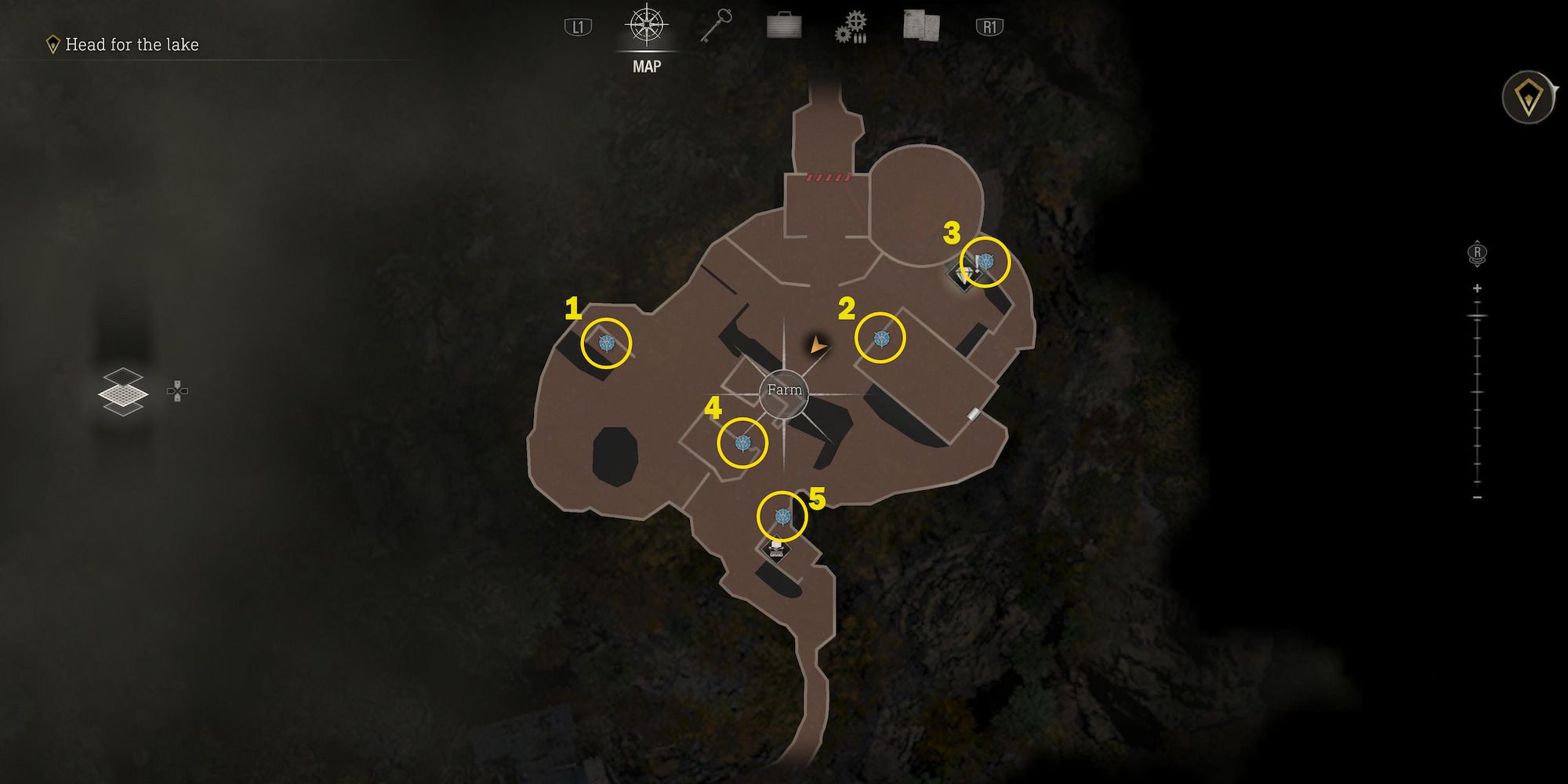Switch to the attaché case tab
Image resolution: width=1568 pixels, height=784 pixels.
(783, 27)
